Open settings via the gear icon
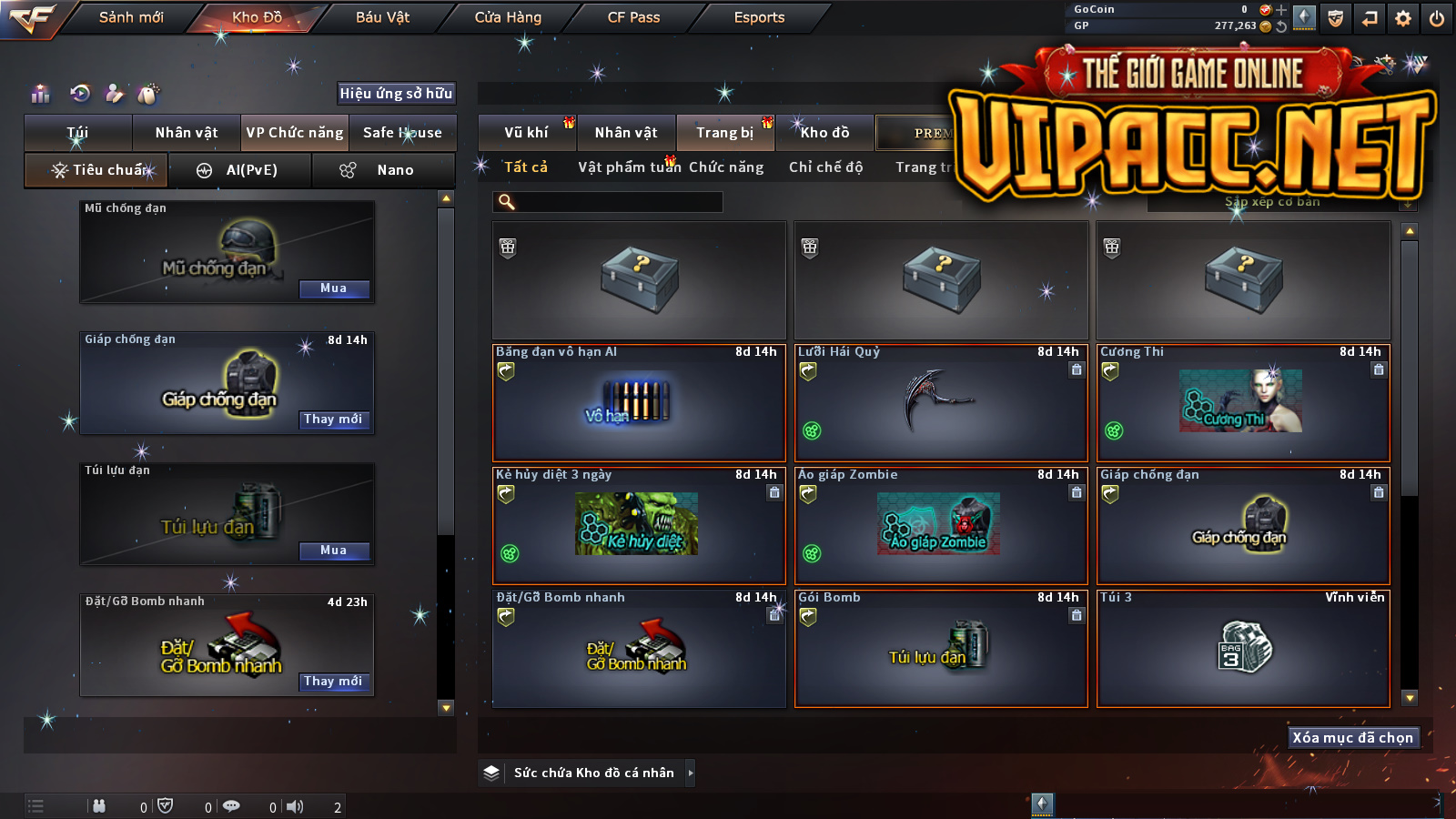Image resolution: width=1456 pixels, height=819 pixels. tap(1403, 18)
